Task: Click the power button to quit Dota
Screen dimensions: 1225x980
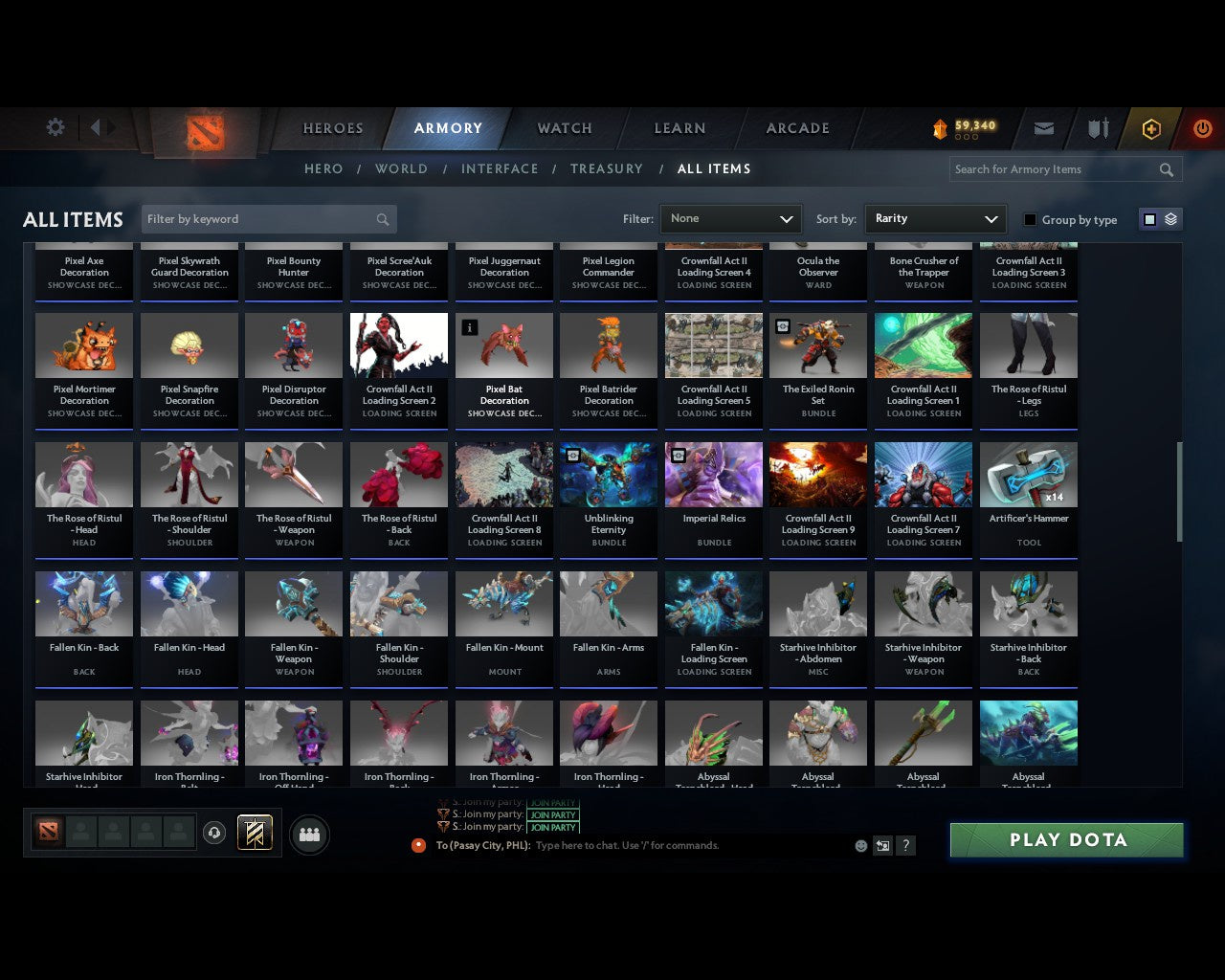Action: (x=1202, y=127)
